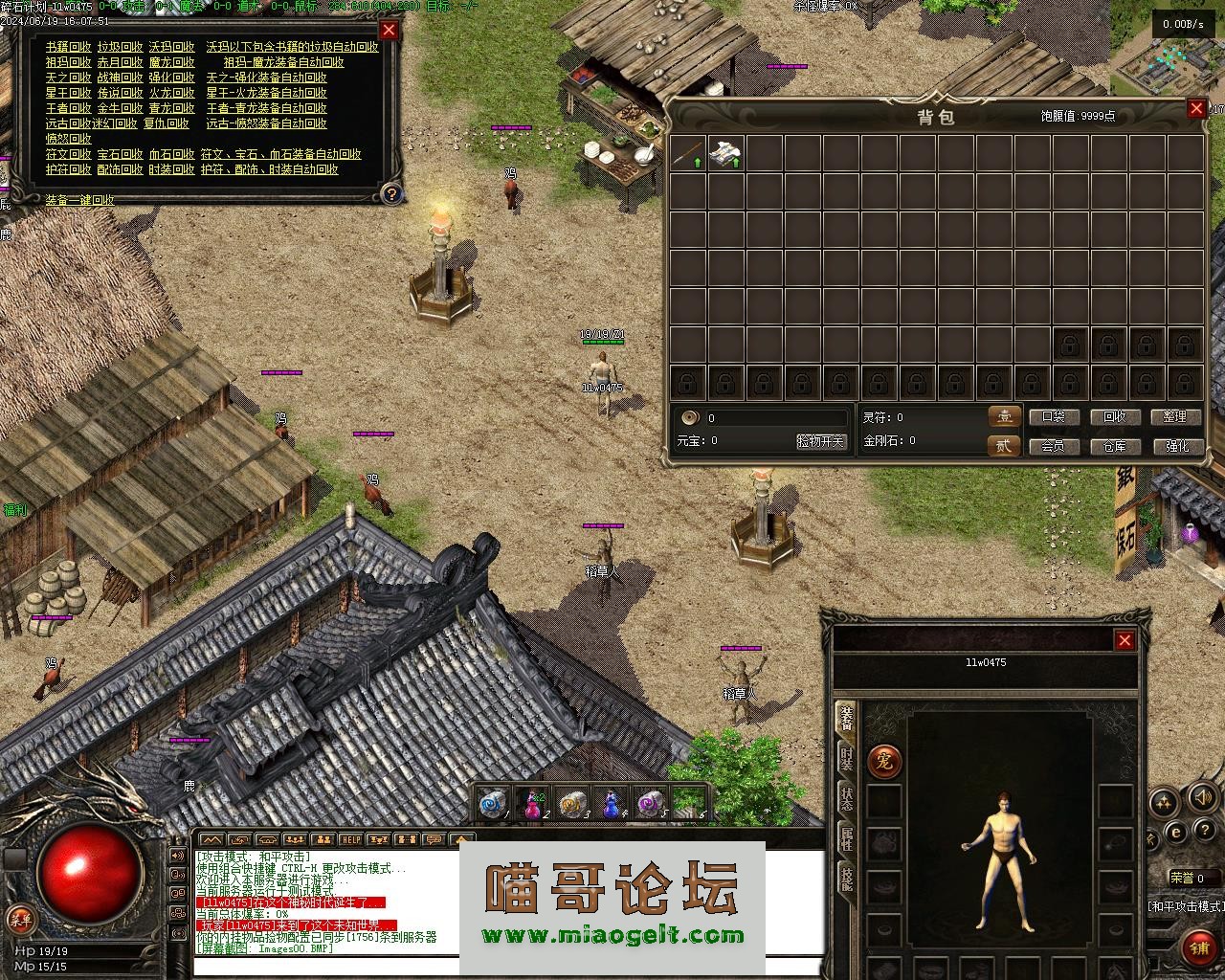Select the 魔龙回收 recycle option
Screen dimensions: 1225x980
(171, 62)
